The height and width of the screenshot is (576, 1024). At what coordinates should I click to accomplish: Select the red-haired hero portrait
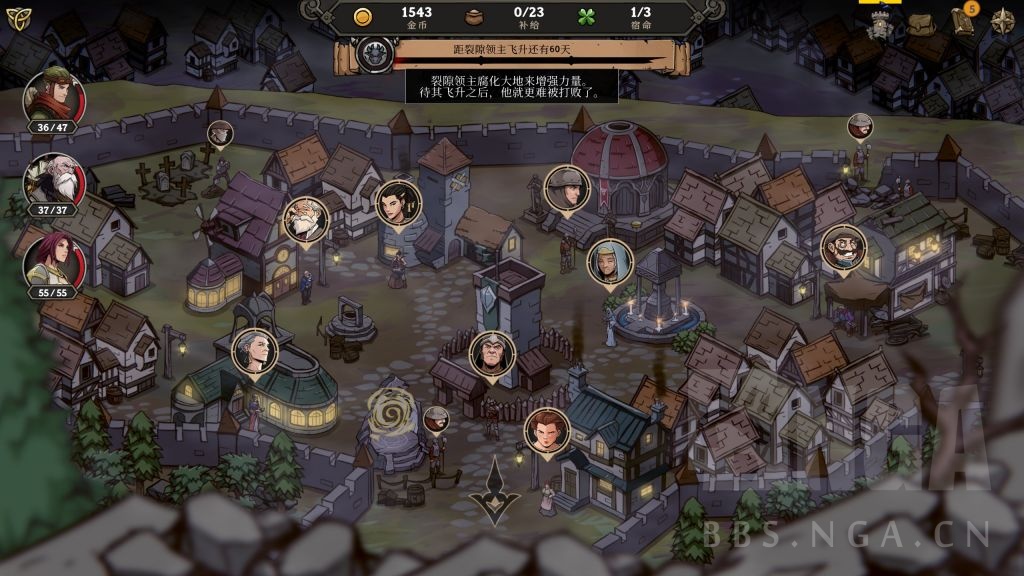point(53,262)
